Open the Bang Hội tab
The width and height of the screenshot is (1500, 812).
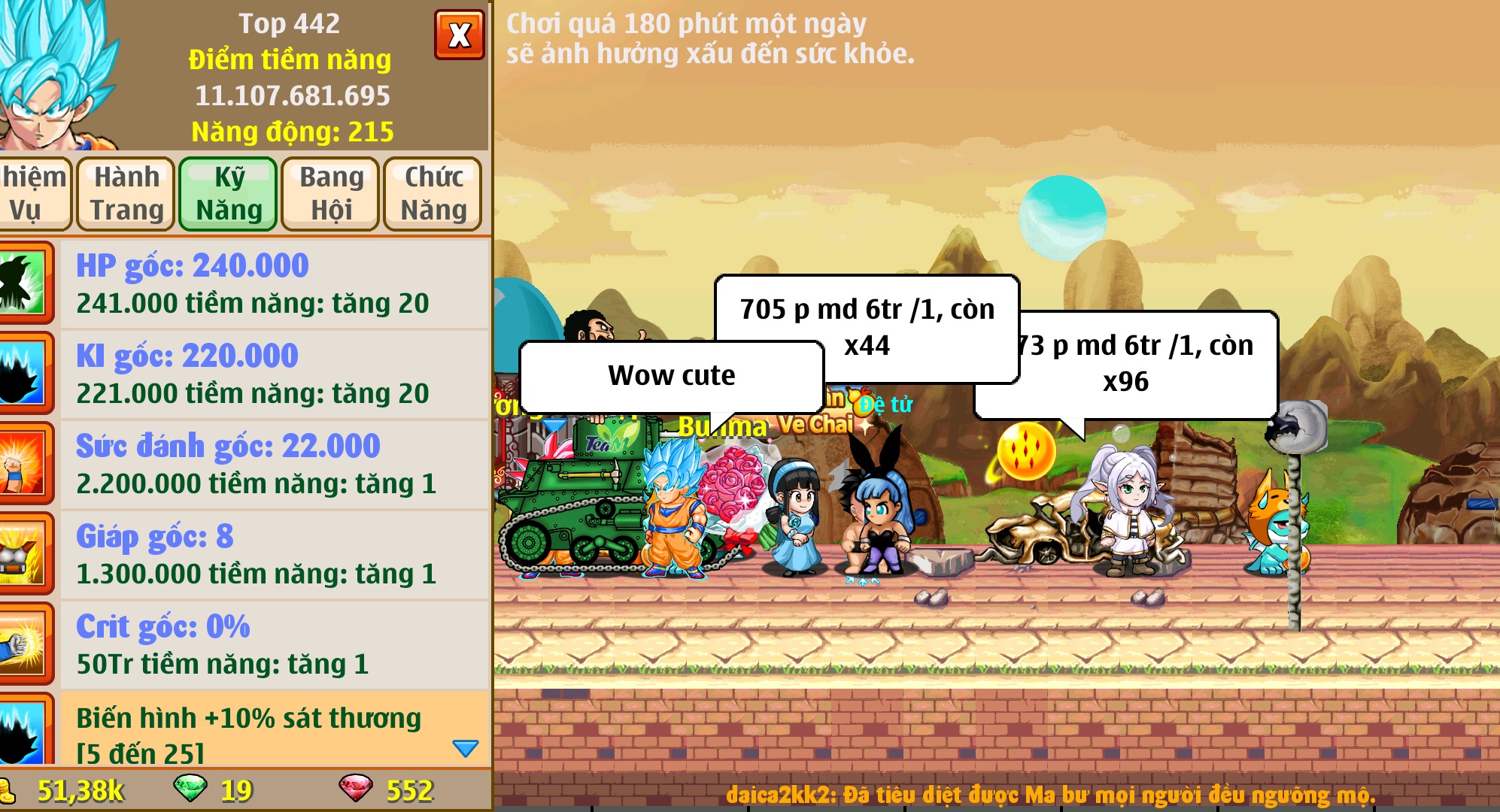pos(329,193)
